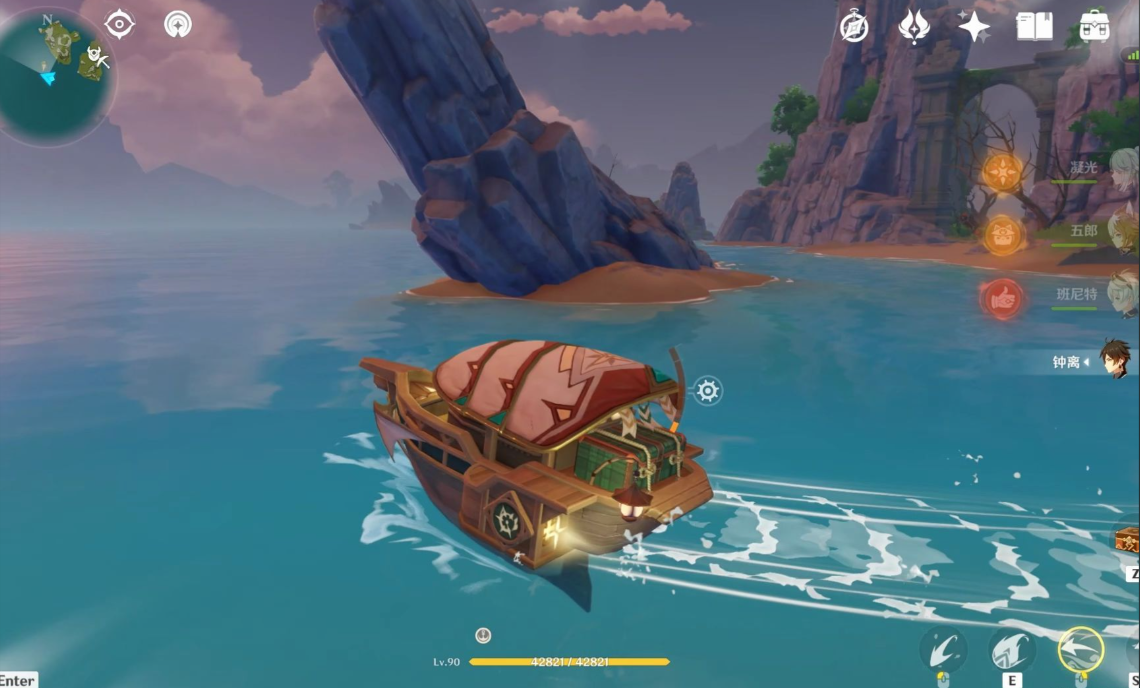
Task: Fire the boat's cannon shot skill
Action: coord(943,649)
